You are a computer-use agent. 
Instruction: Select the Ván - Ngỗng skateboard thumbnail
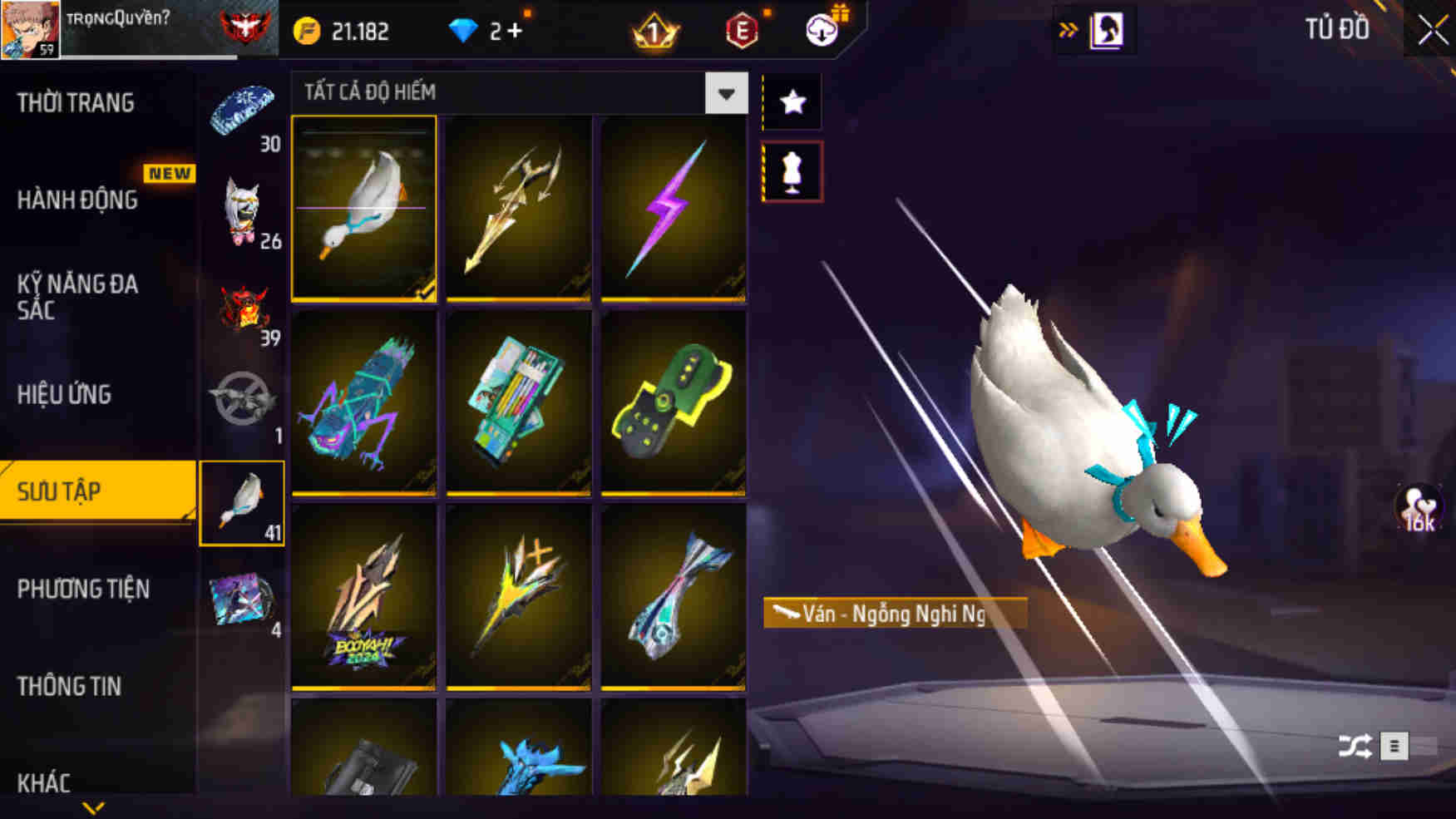[365, 207]
